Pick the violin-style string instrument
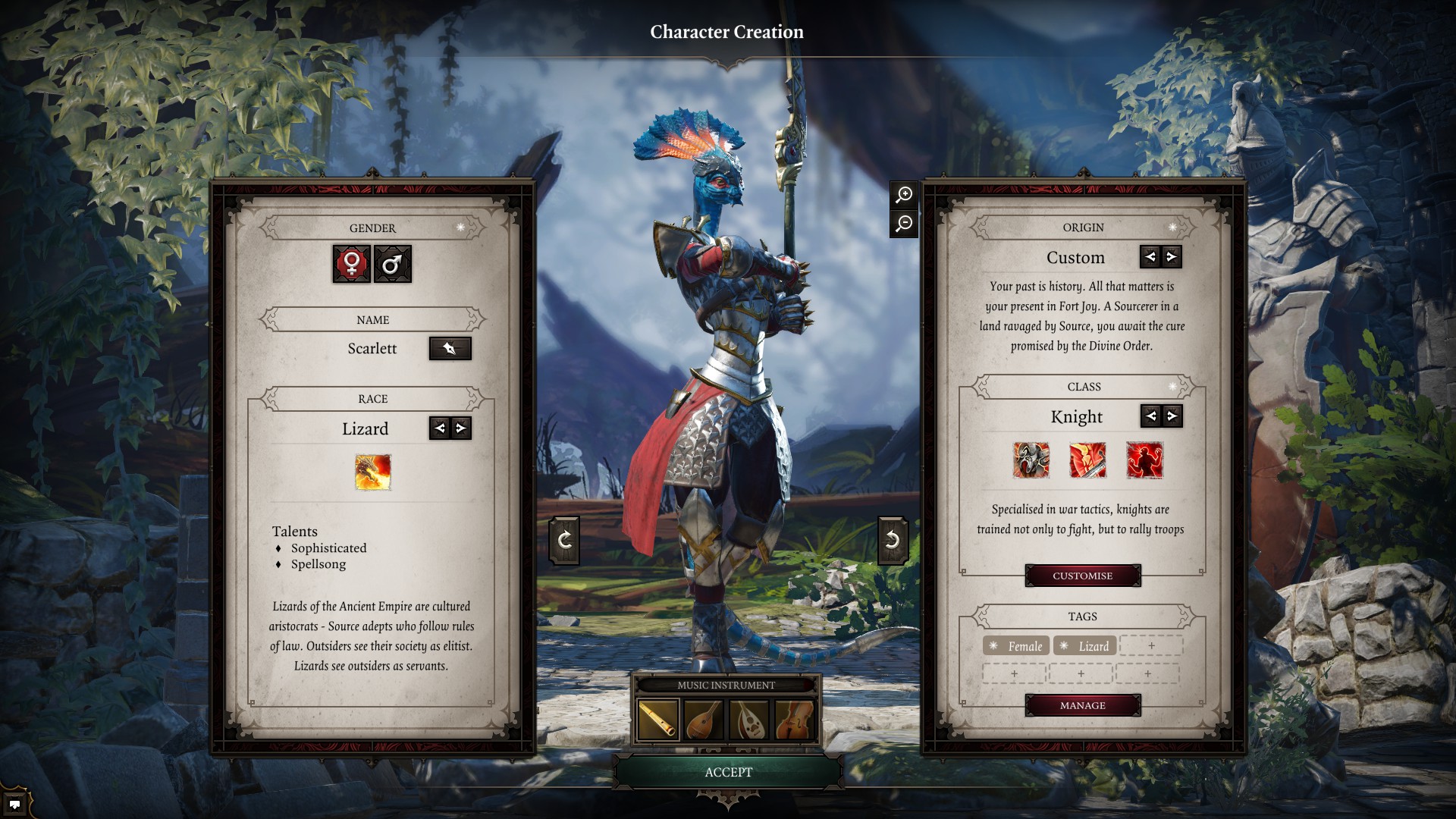This screenshot has height=819, width=1456. [795, 719]
